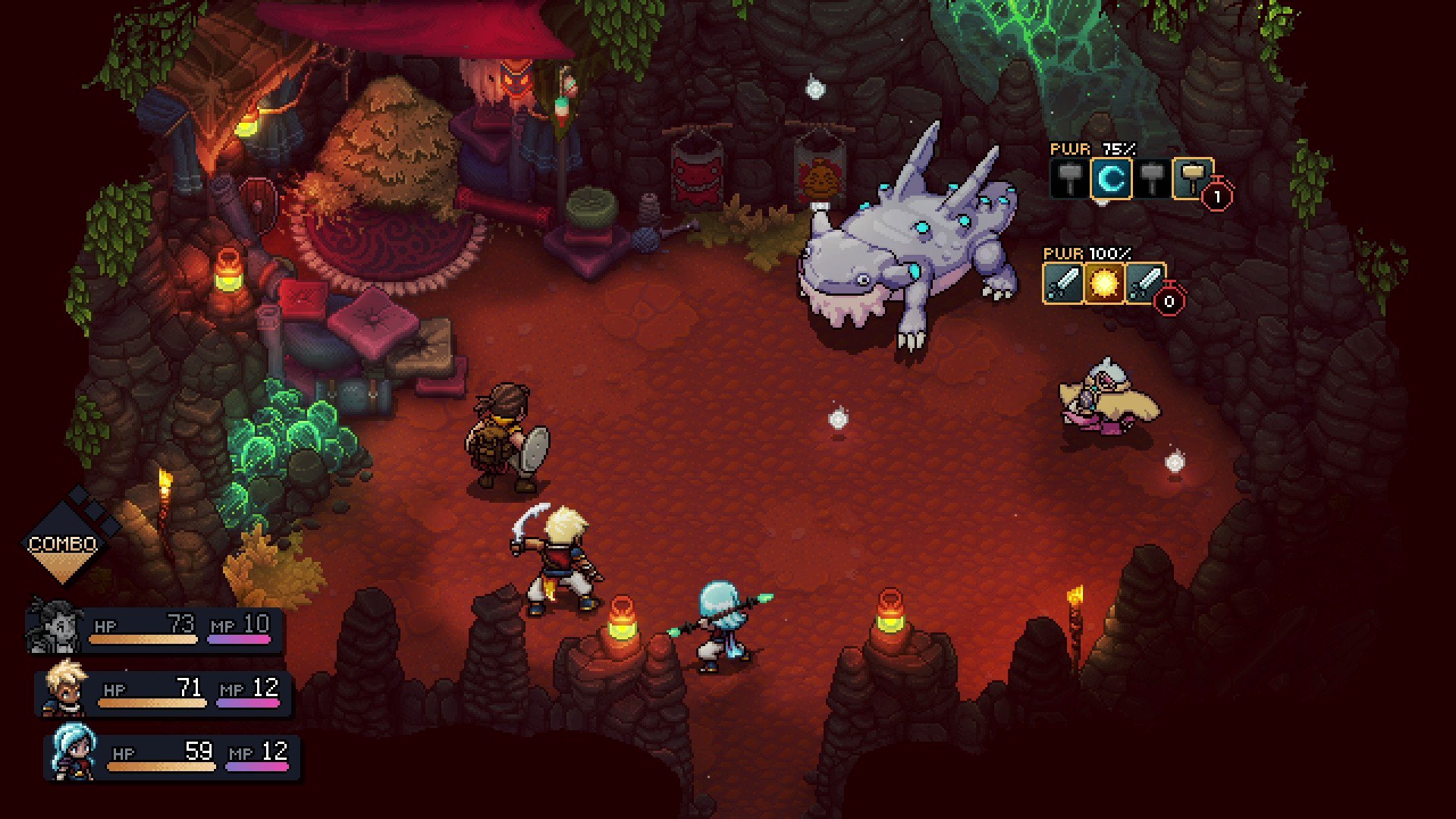The width and height of the screenshot is (1456, 819).
Task: Select the blond-haired Zale portrait
Action: pyautogui.click(x=65, y=689)
